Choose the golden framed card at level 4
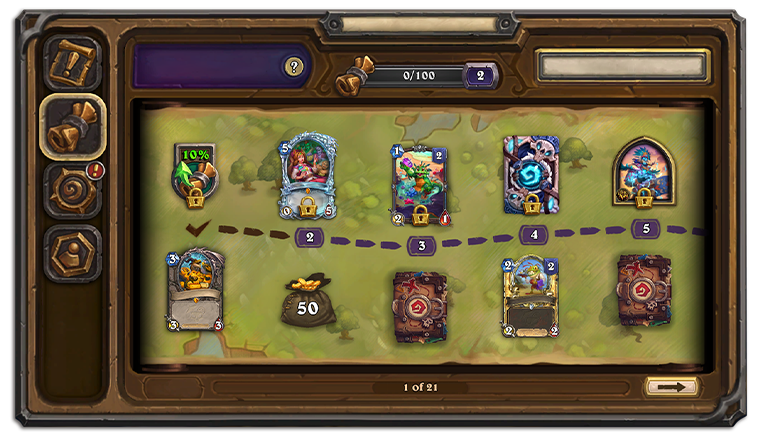760x438 pixels. 530,296
